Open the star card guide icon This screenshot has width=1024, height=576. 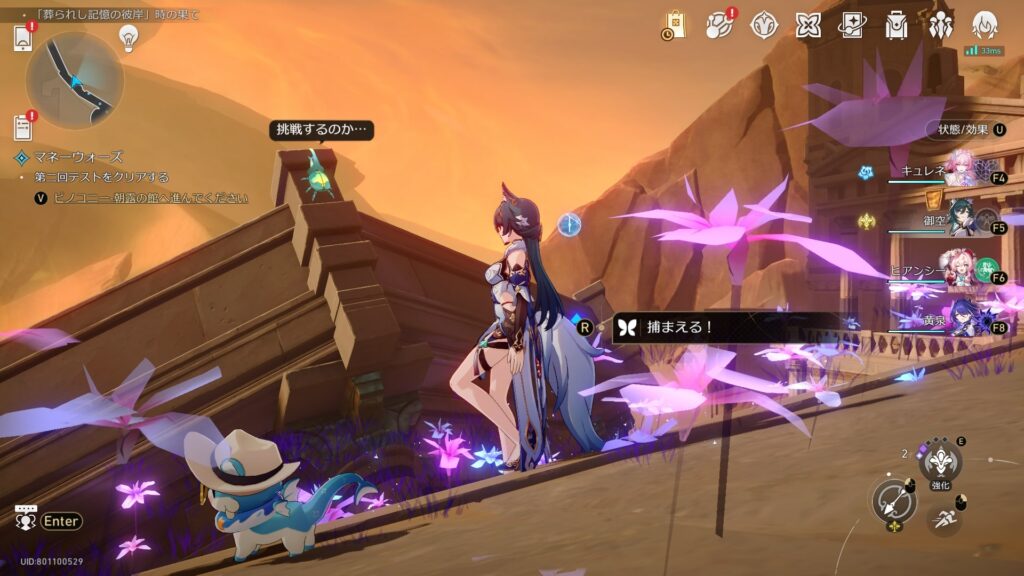(x=853, y=25)
